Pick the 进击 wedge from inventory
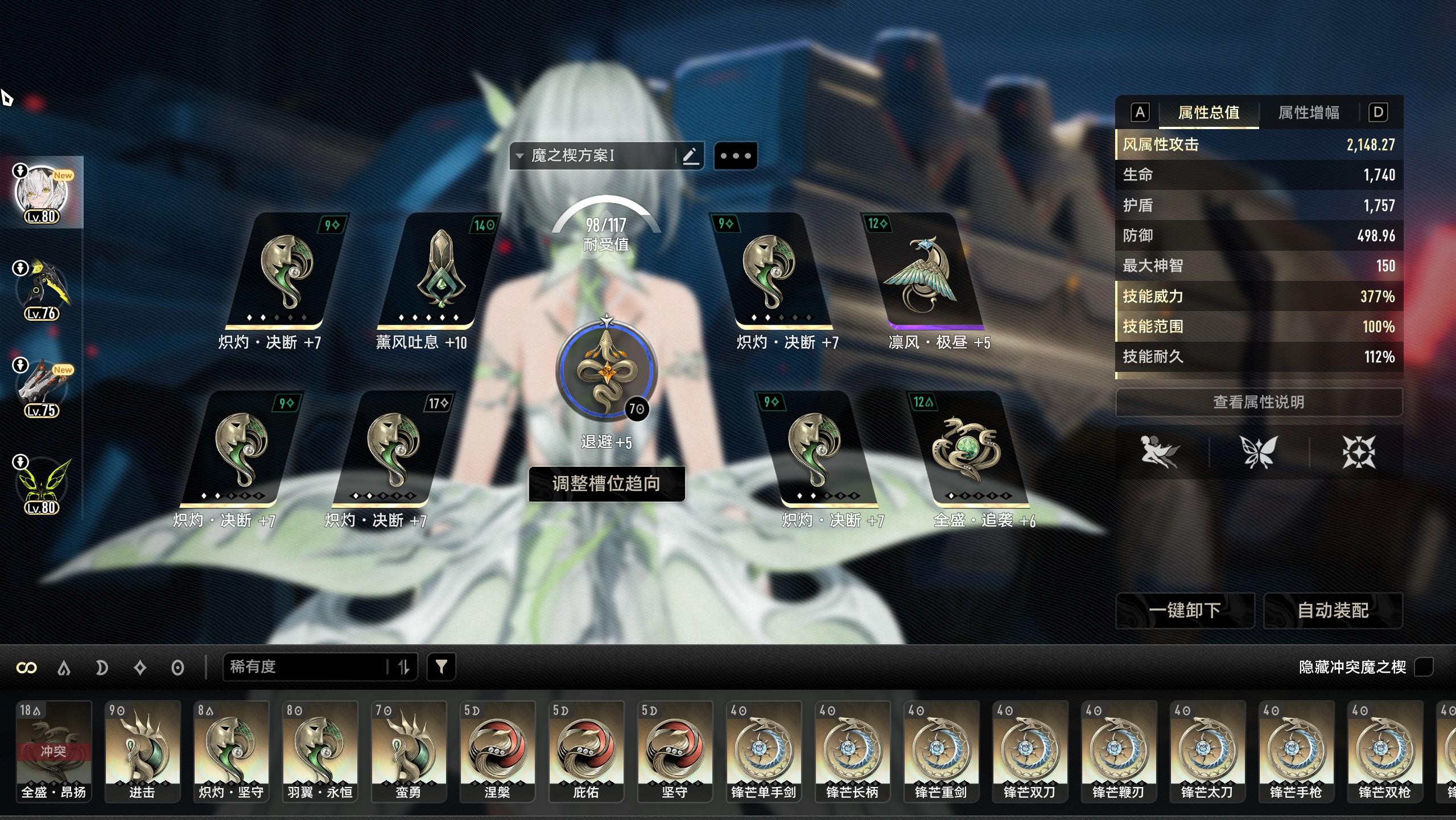Viewport: 1456px width, 820px height. coord(142,751)
